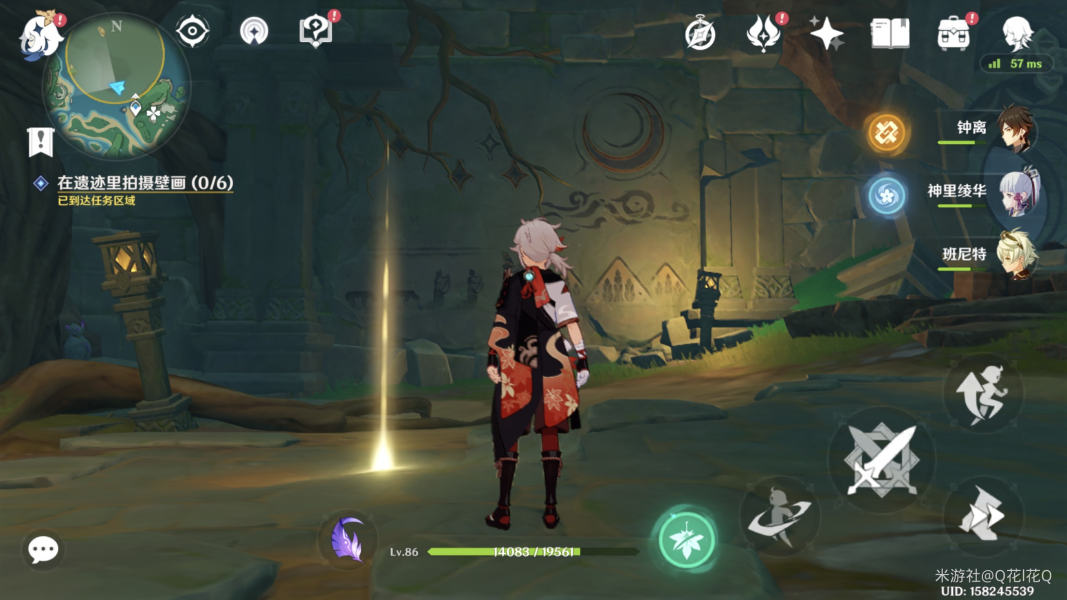Open the quest navigation bookmark icon
1067x600 pixels.
[x=40, y=141]
